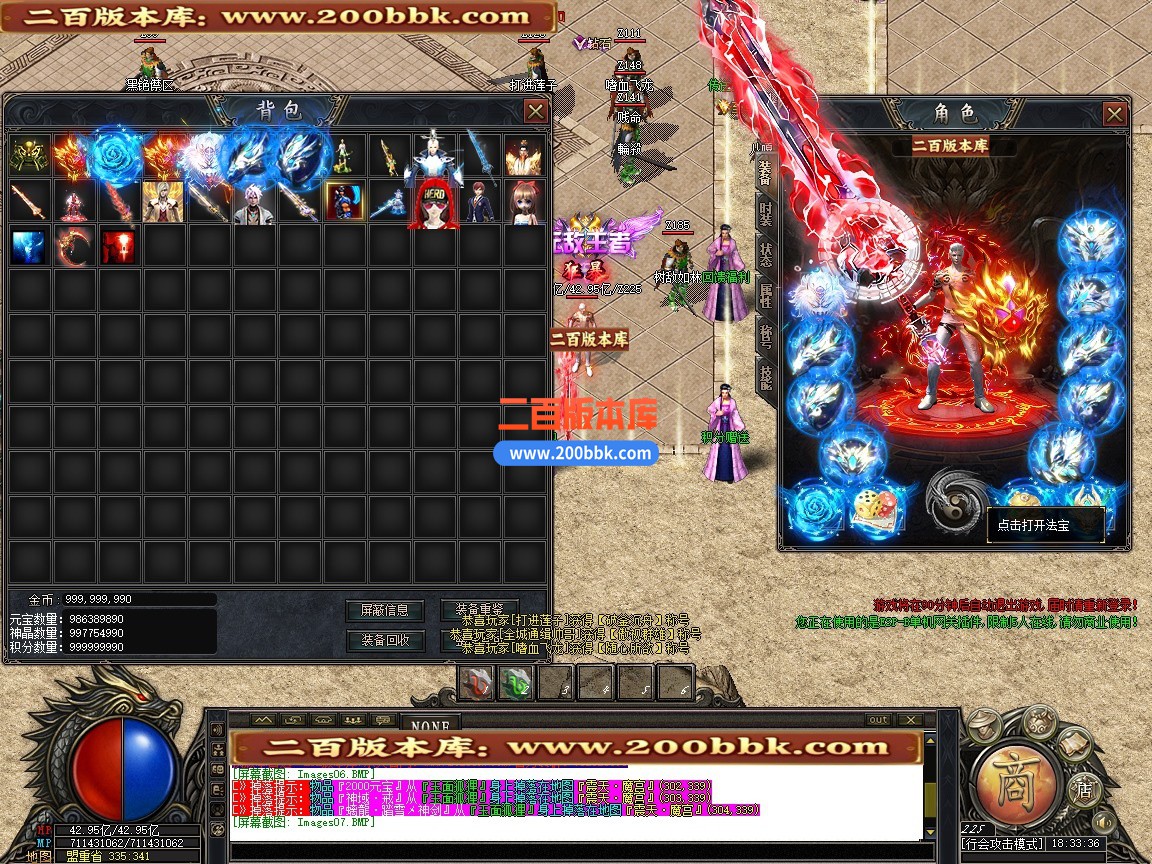Image resolution: width=1152 pixels, height=864 pixels.
Task: Click the chat panel's out button
Action: coord(877,720)
